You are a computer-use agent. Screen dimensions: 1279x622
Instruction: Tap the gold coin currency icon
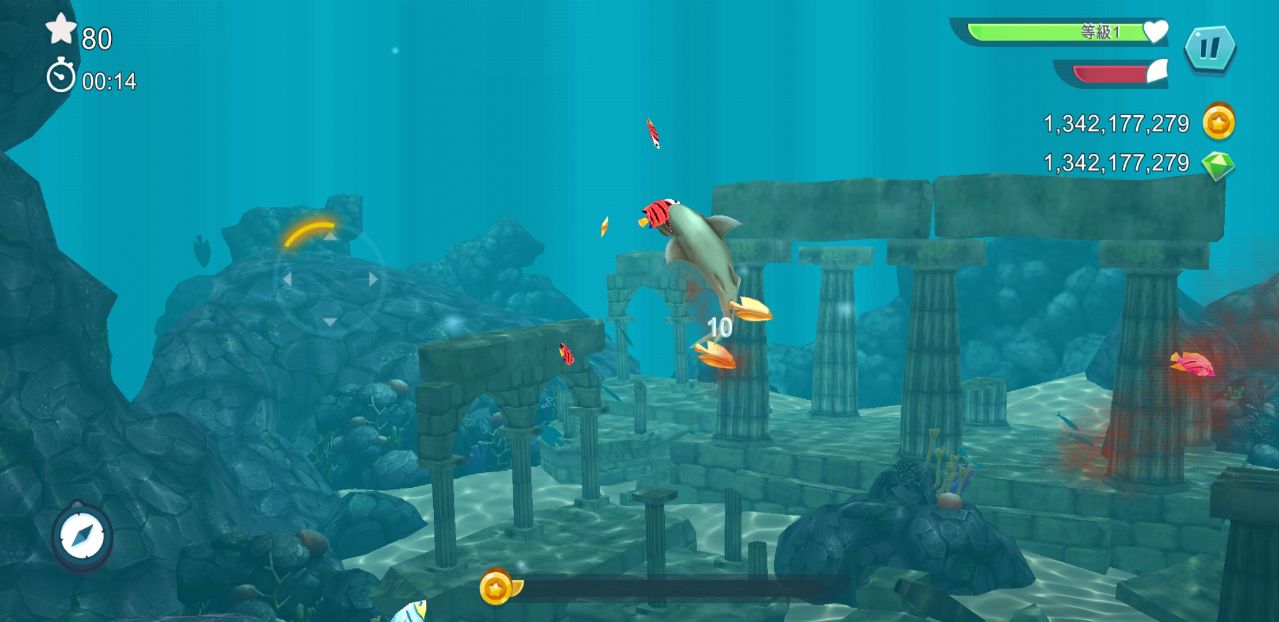tap(1218, 123)
